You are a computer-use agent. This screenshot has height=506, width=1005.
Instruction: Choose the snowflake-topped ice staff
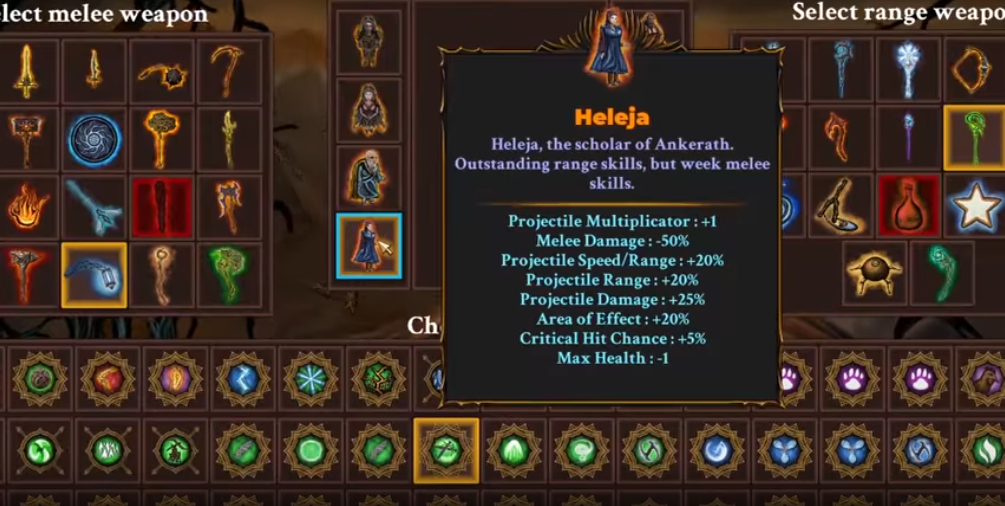(909, 69)
